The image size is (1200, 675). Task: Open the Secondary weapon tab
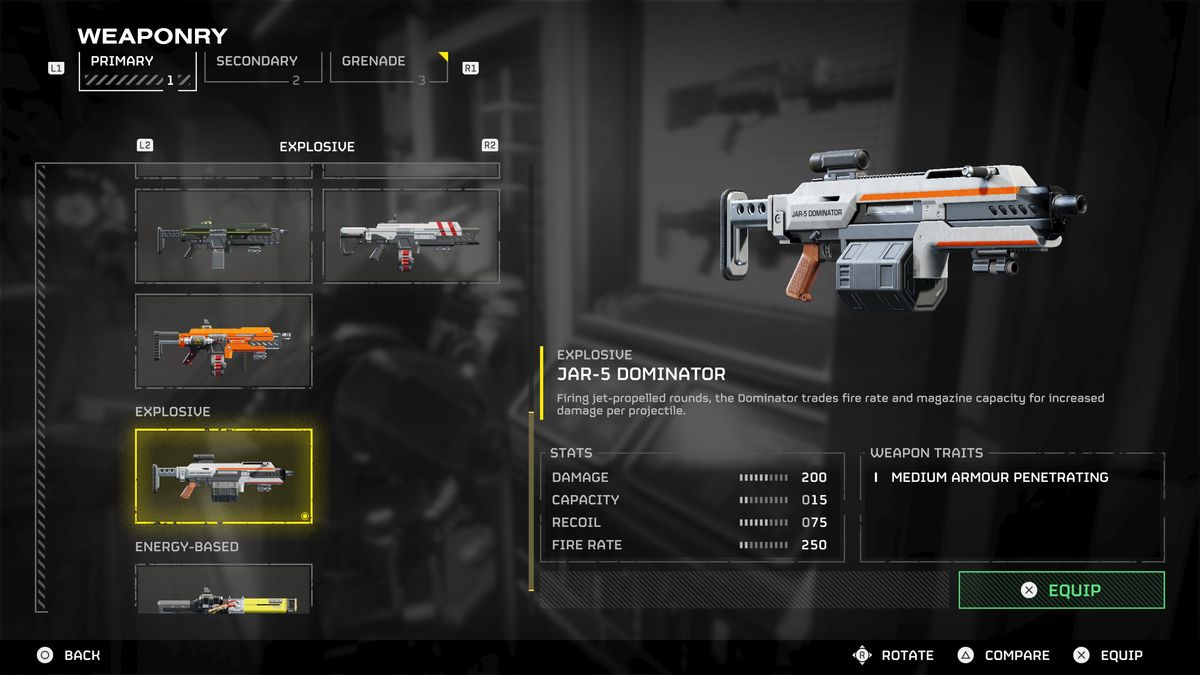pyautogui.click(x=262, y=68)
